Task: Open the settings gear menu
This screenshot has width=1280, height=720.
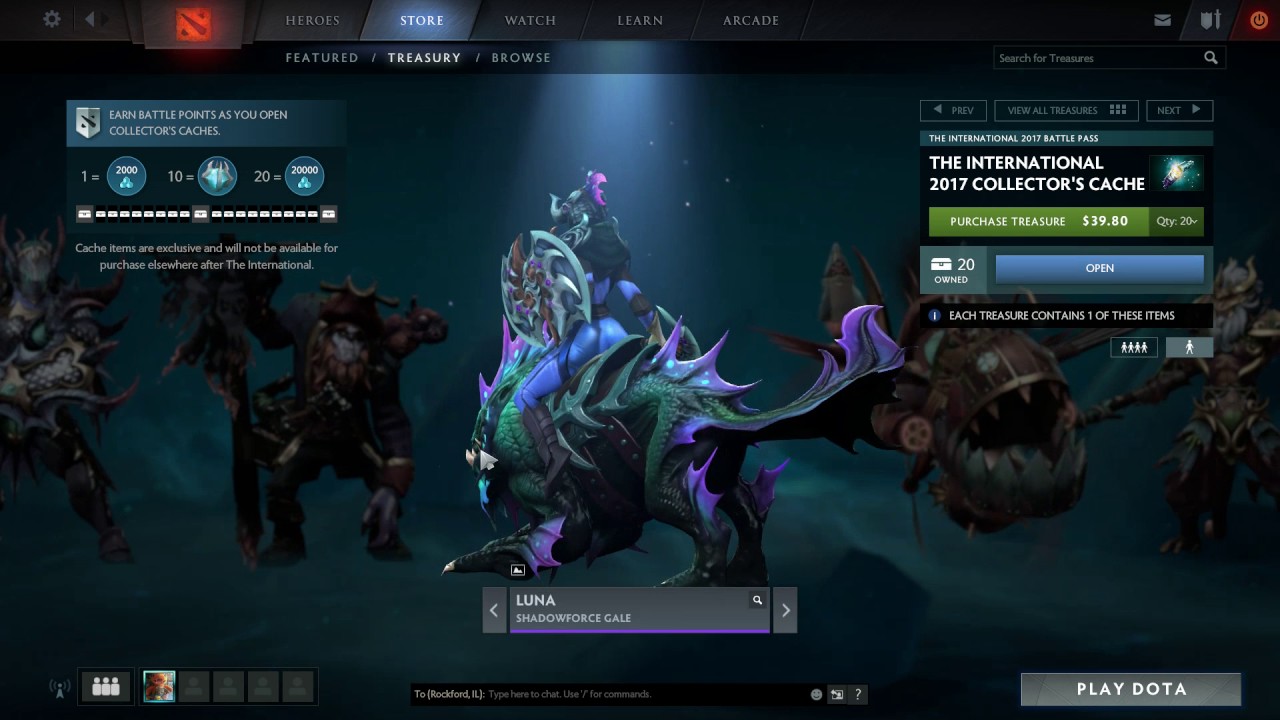Action: coord(52,20)
